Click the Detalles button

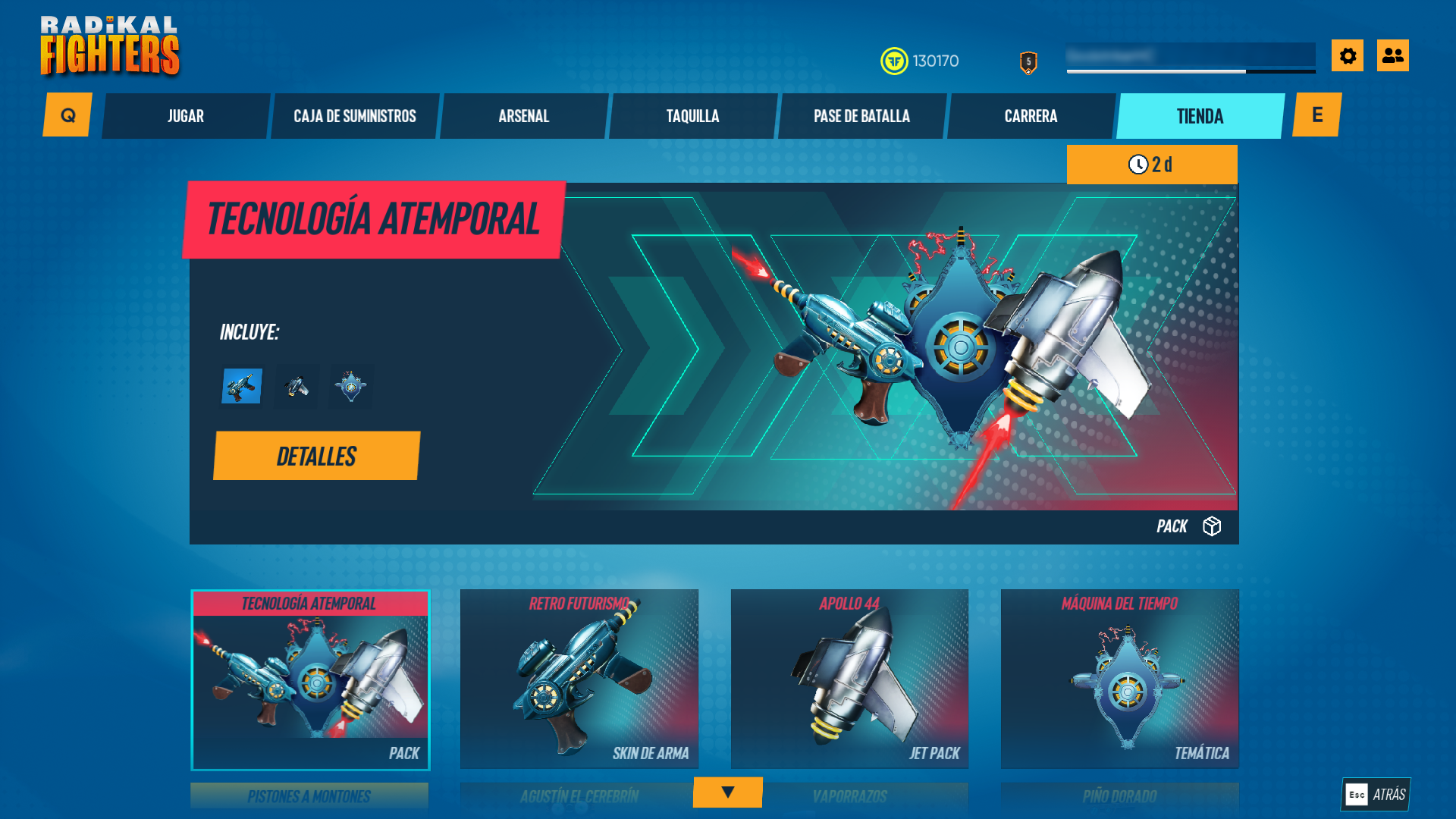coord(316,456)
